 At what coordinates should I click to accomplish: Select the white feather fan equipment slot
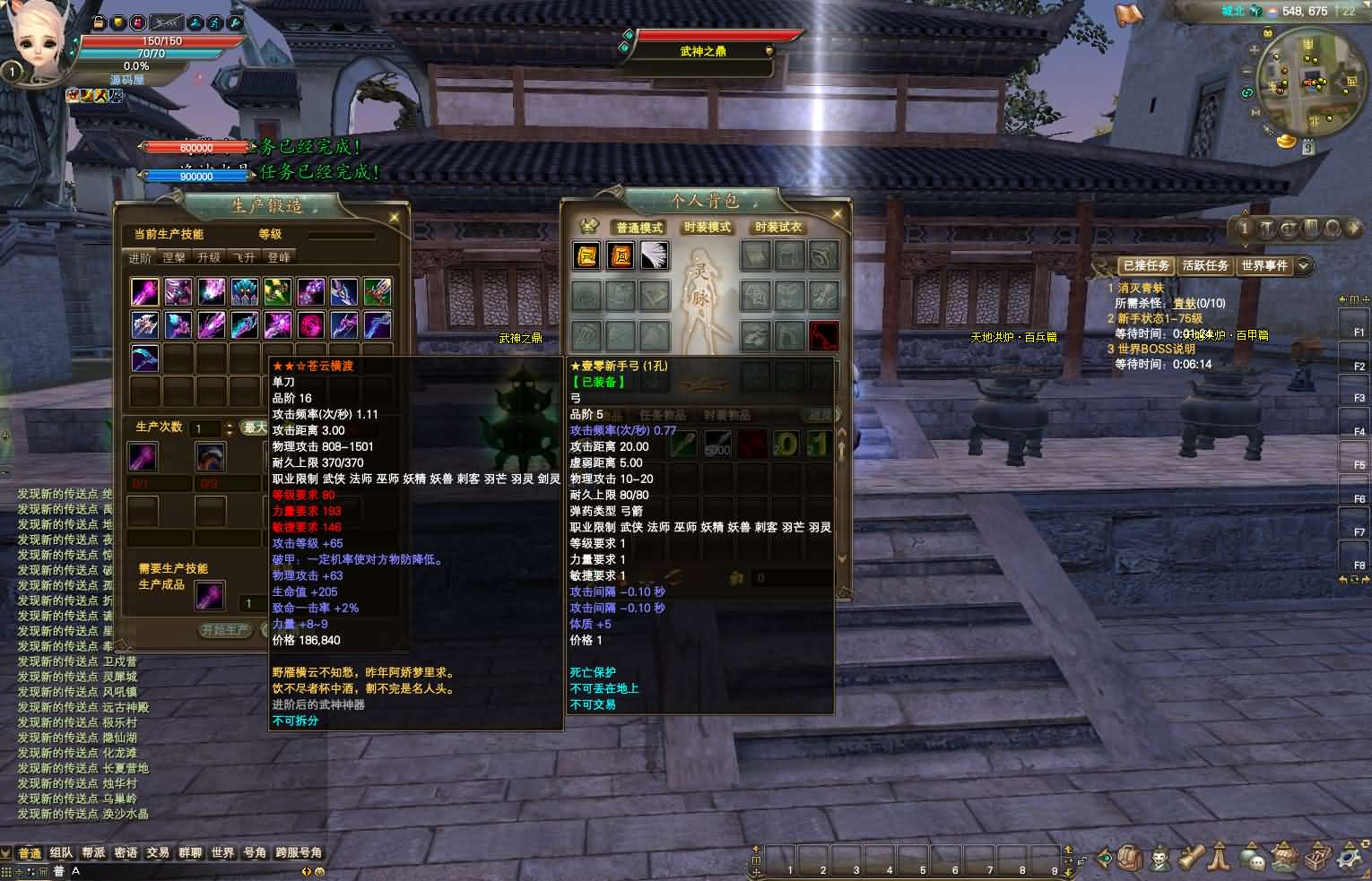pyautogui.click(x=654, y=255)
